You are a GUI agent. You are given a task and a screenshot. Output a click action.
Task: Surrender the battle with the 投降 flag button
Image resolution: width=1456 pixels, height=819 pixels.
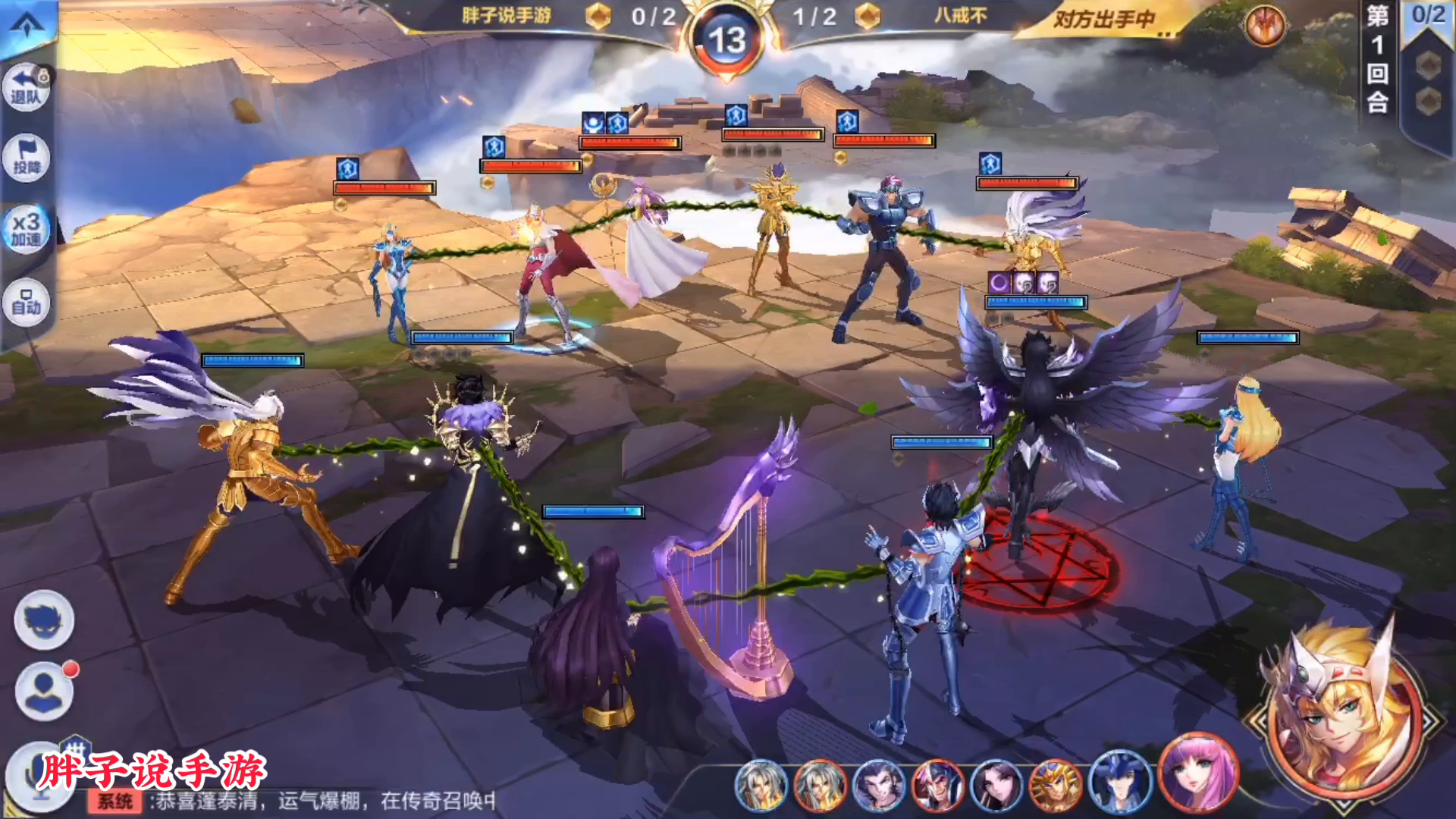(27, 158)
